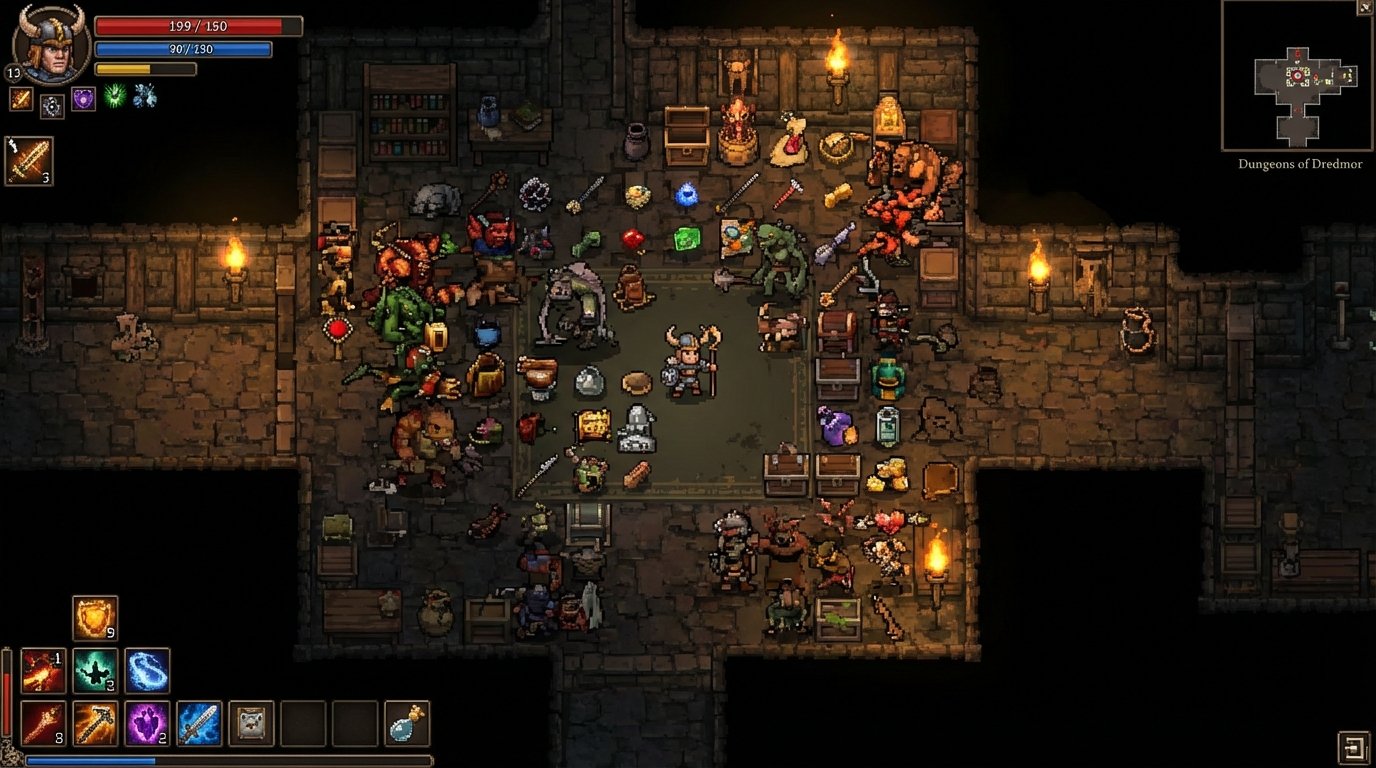Screen dimensions: 1376x768
Task: Click the green glowing buff effect icon
Action: (x=114, y=97)
